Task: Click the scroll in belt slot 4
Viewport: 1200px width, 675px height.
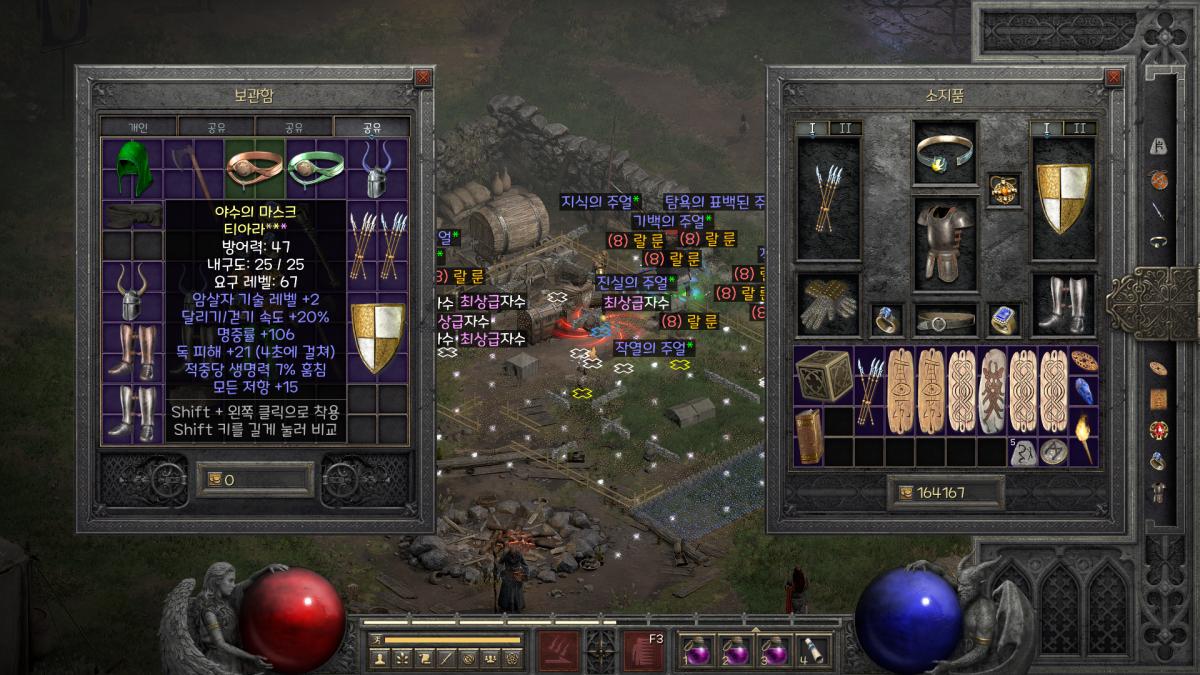Action: tap(814, 649)
